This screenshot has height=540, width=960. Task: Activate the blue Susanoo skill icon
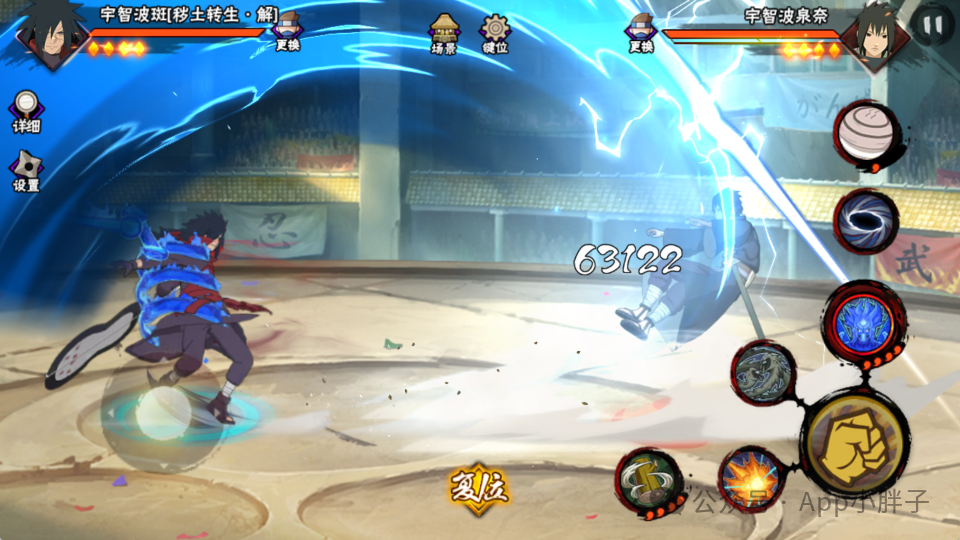[866, 323]
